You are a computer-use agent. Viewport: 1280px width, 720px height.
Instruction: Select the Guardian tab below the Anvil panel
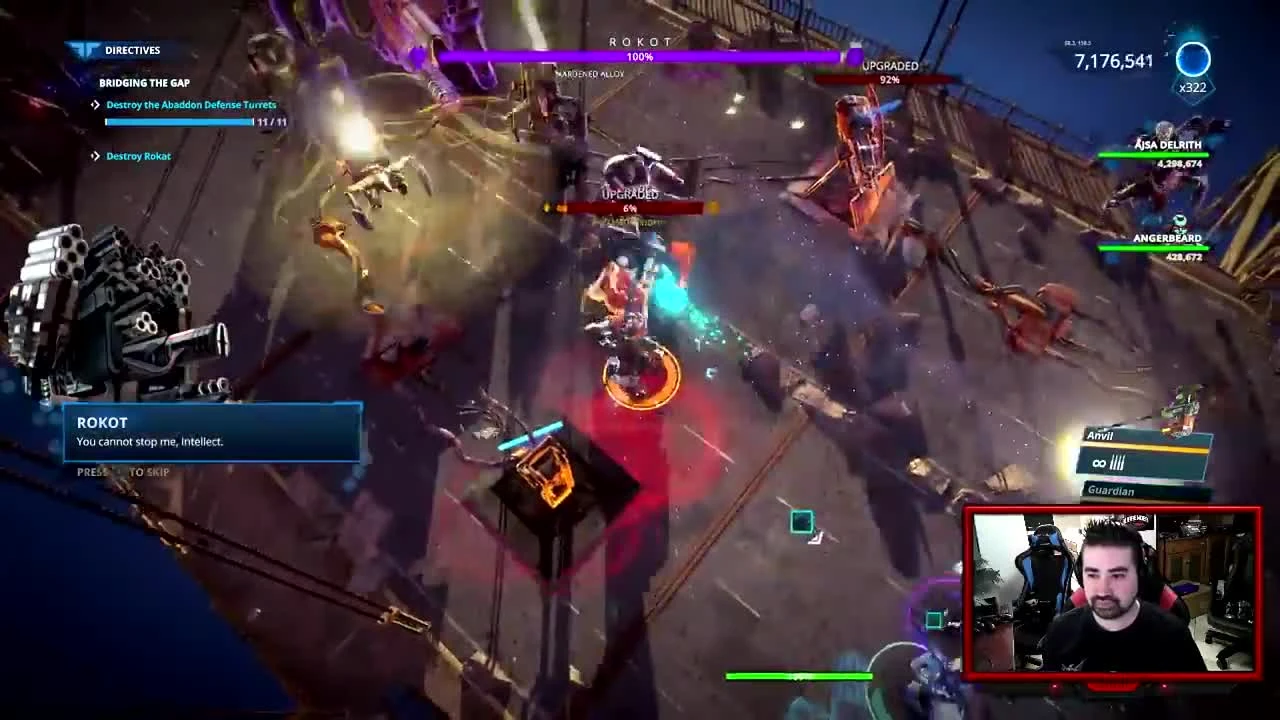tap(1112, 491)
